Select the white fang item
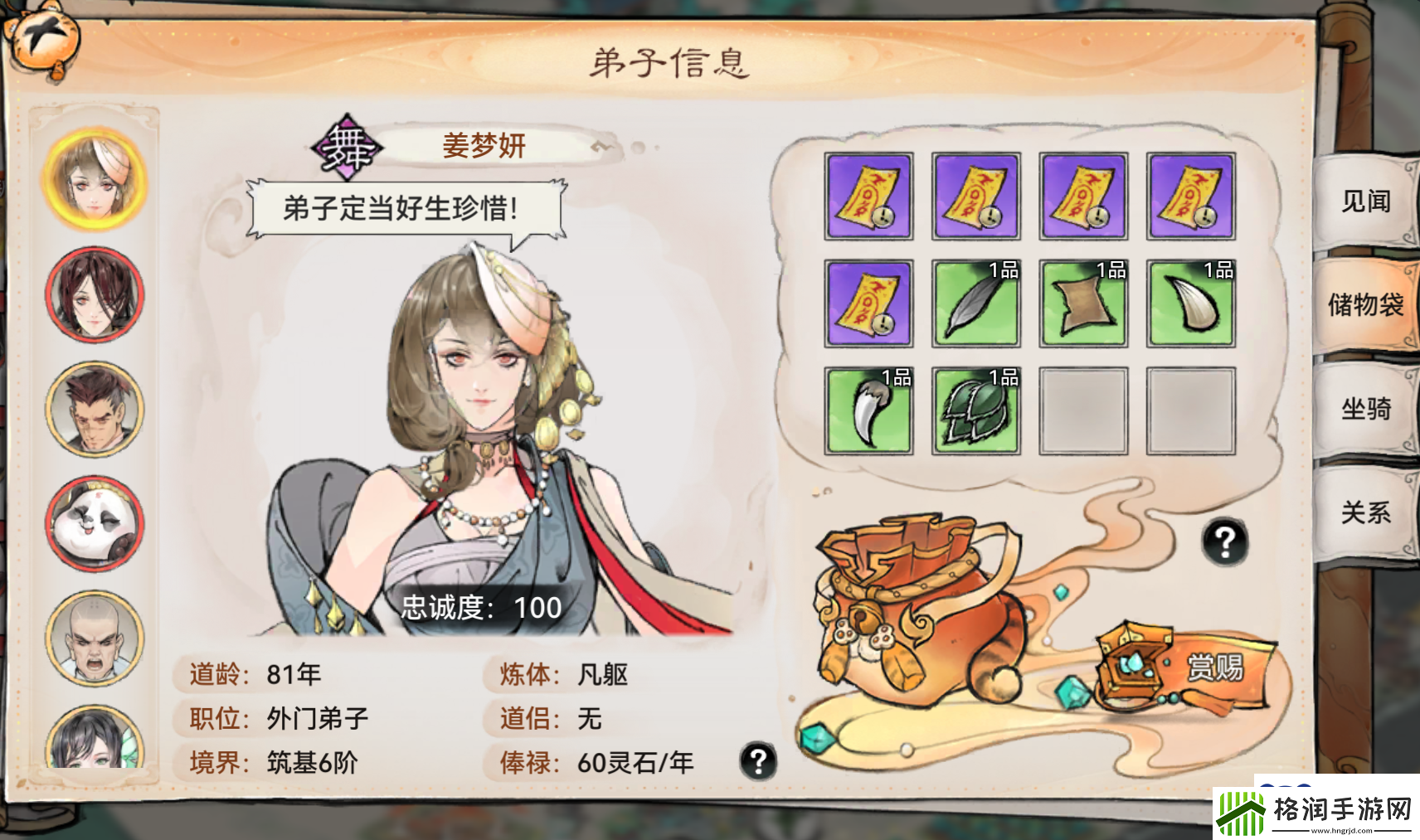Viewport: 1420px width, 840px height. 1192,302
